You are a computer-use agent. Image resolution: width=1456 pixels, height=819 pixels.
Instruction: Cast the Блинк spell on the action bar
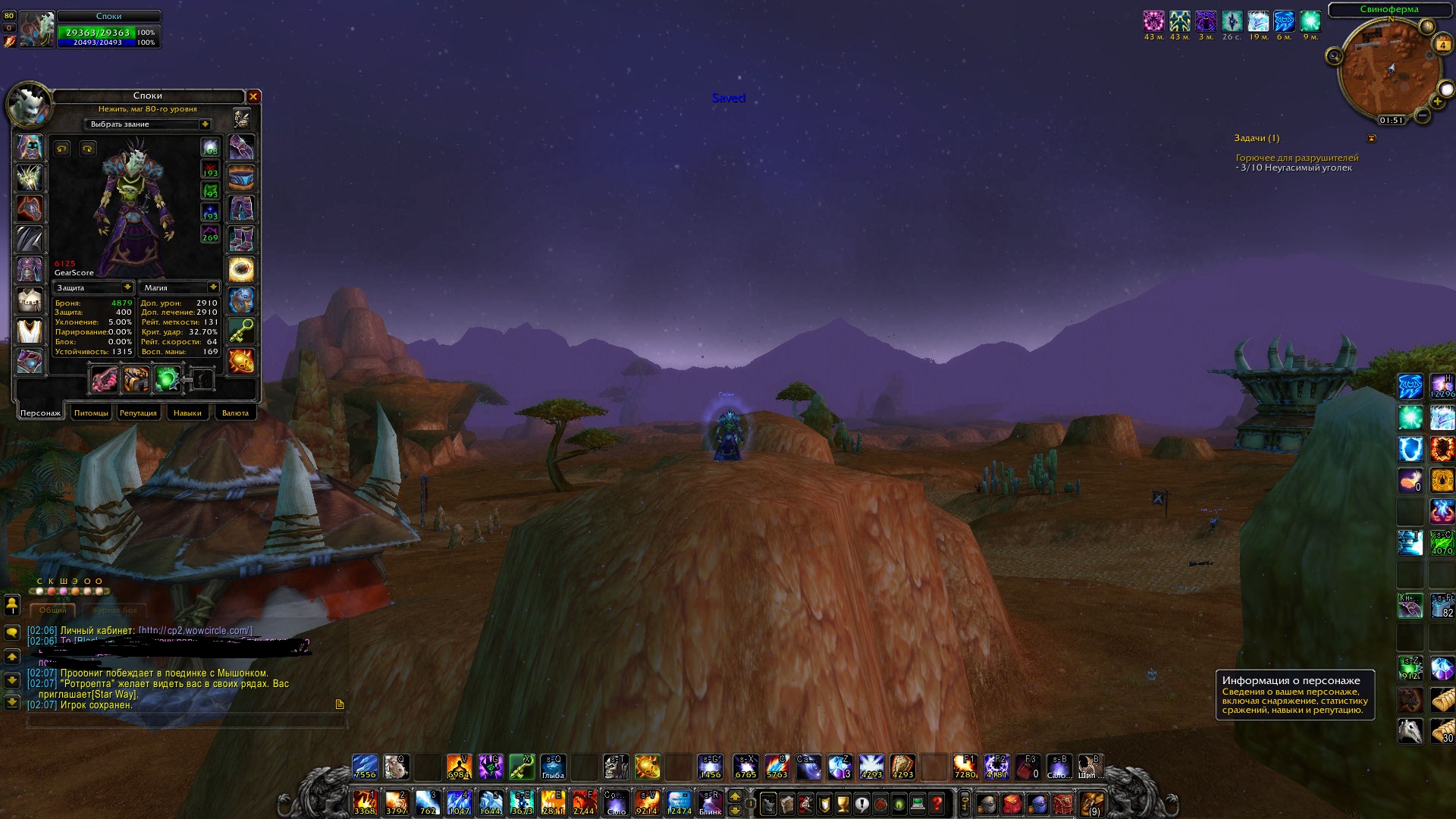(x=710, y=802)
